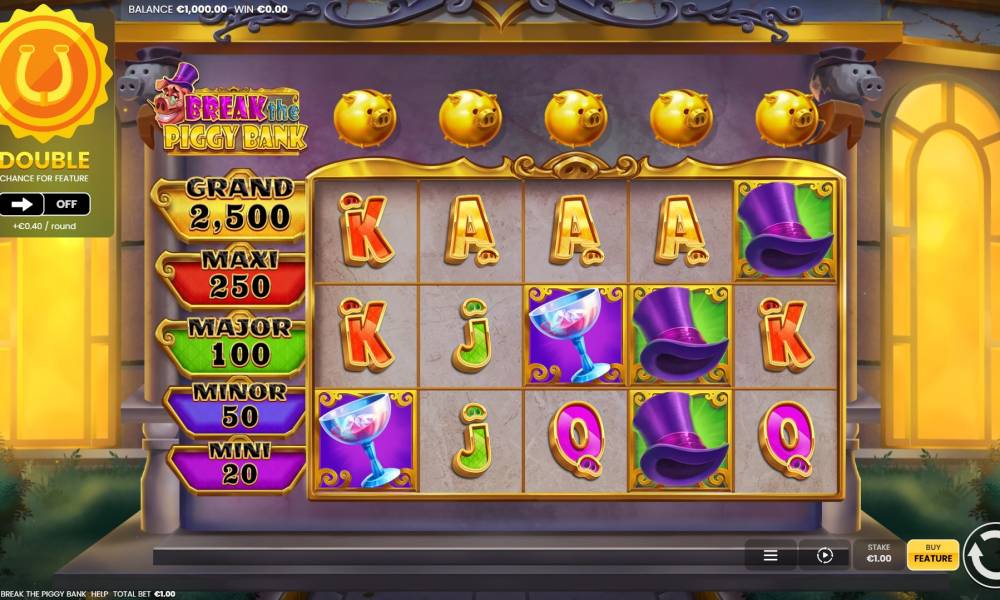
Task: Adjust the Stake amount
Action: pyautogui.click(x=878, y=554)
